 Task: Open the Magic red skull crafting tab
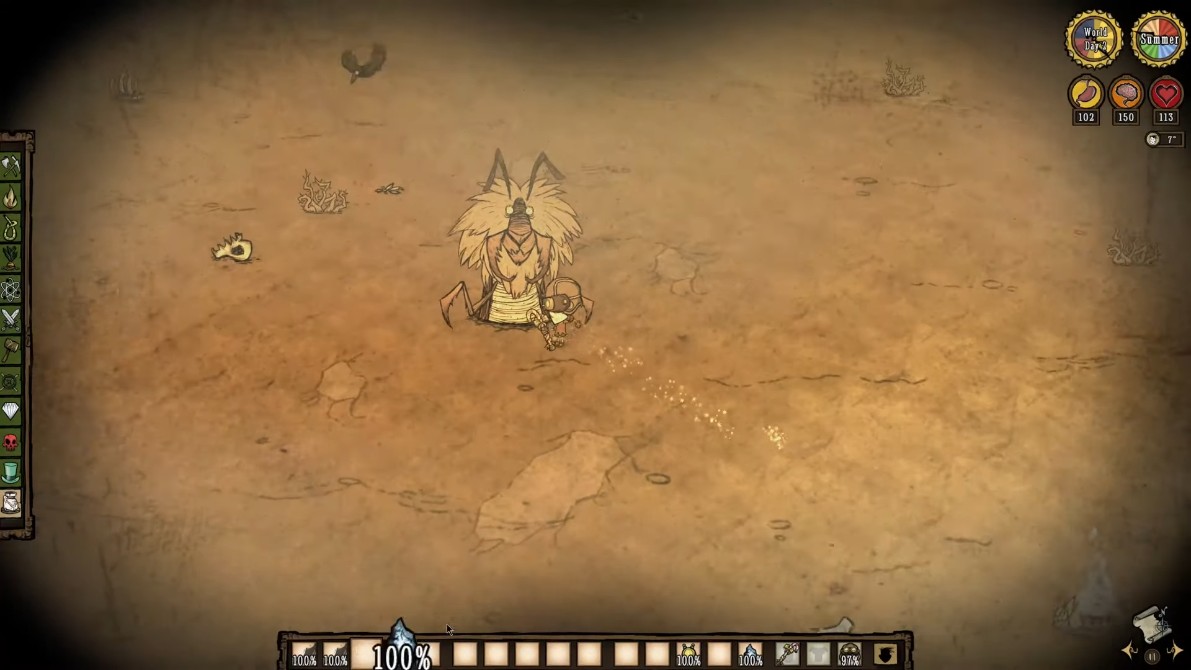click(11, 441)
